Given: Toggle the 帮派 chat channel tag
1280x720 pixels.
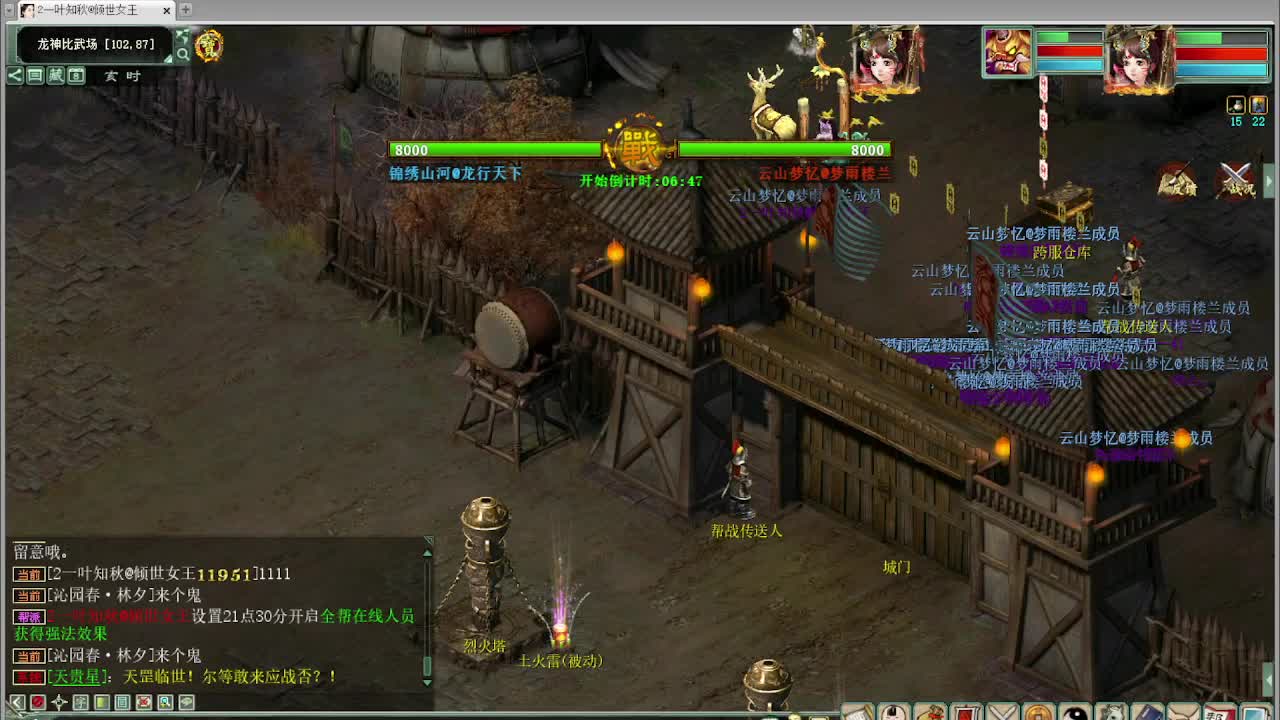Looking at the screenshot, I should 30,616.
